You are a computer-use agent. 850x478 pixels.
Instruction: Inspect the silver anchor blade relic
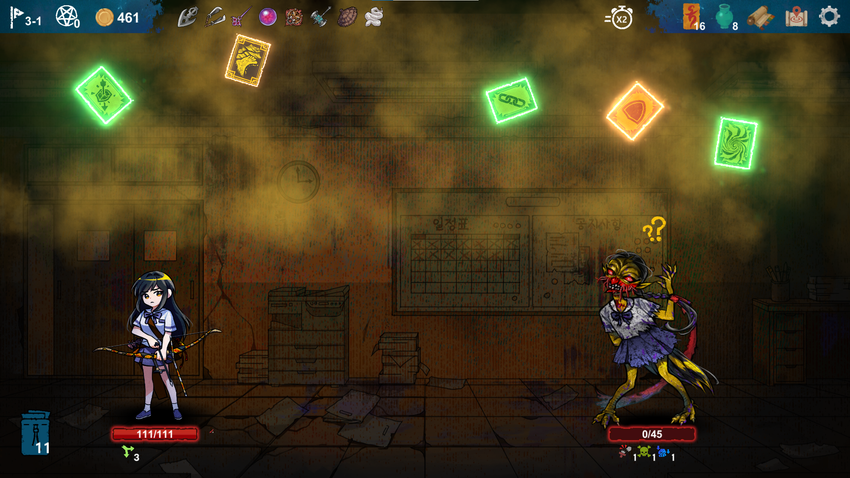click(189, 16)
